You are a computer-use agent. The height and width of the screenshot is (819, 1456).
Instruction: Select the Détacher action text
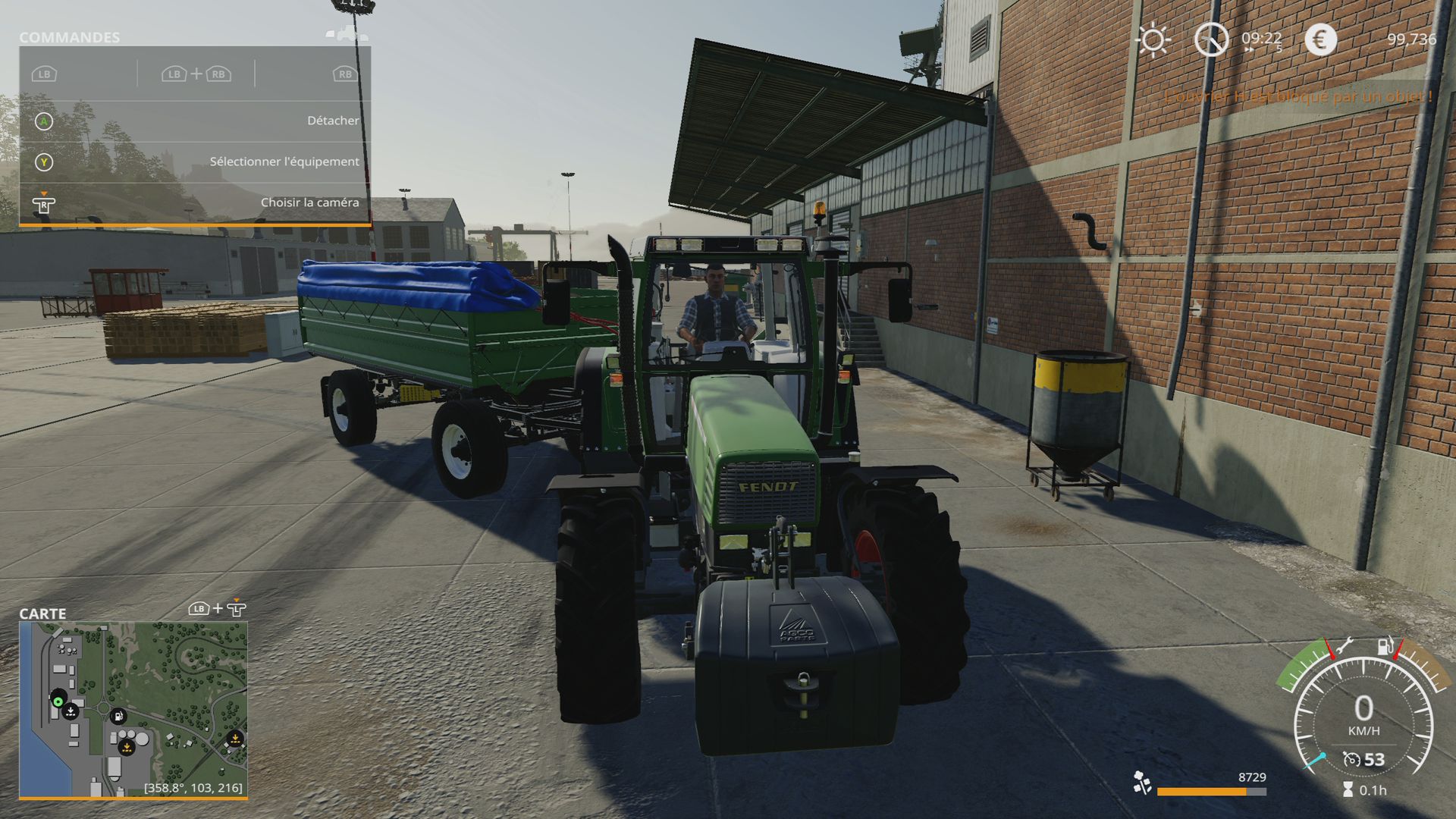[x=332, y=120]
